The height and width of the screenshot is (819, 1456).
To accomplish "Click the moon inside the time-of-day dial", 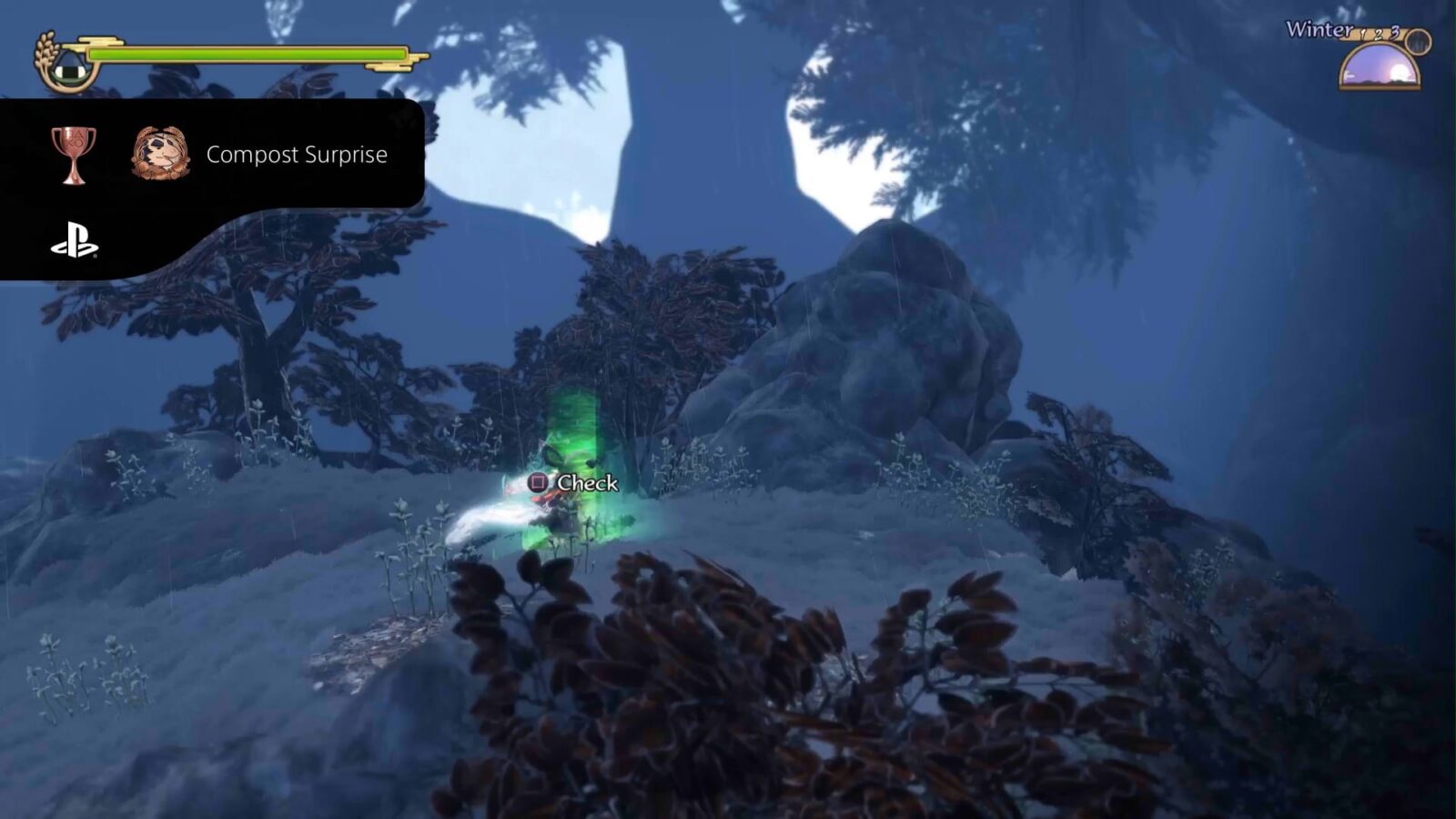I will click(x=1400, y=71).
